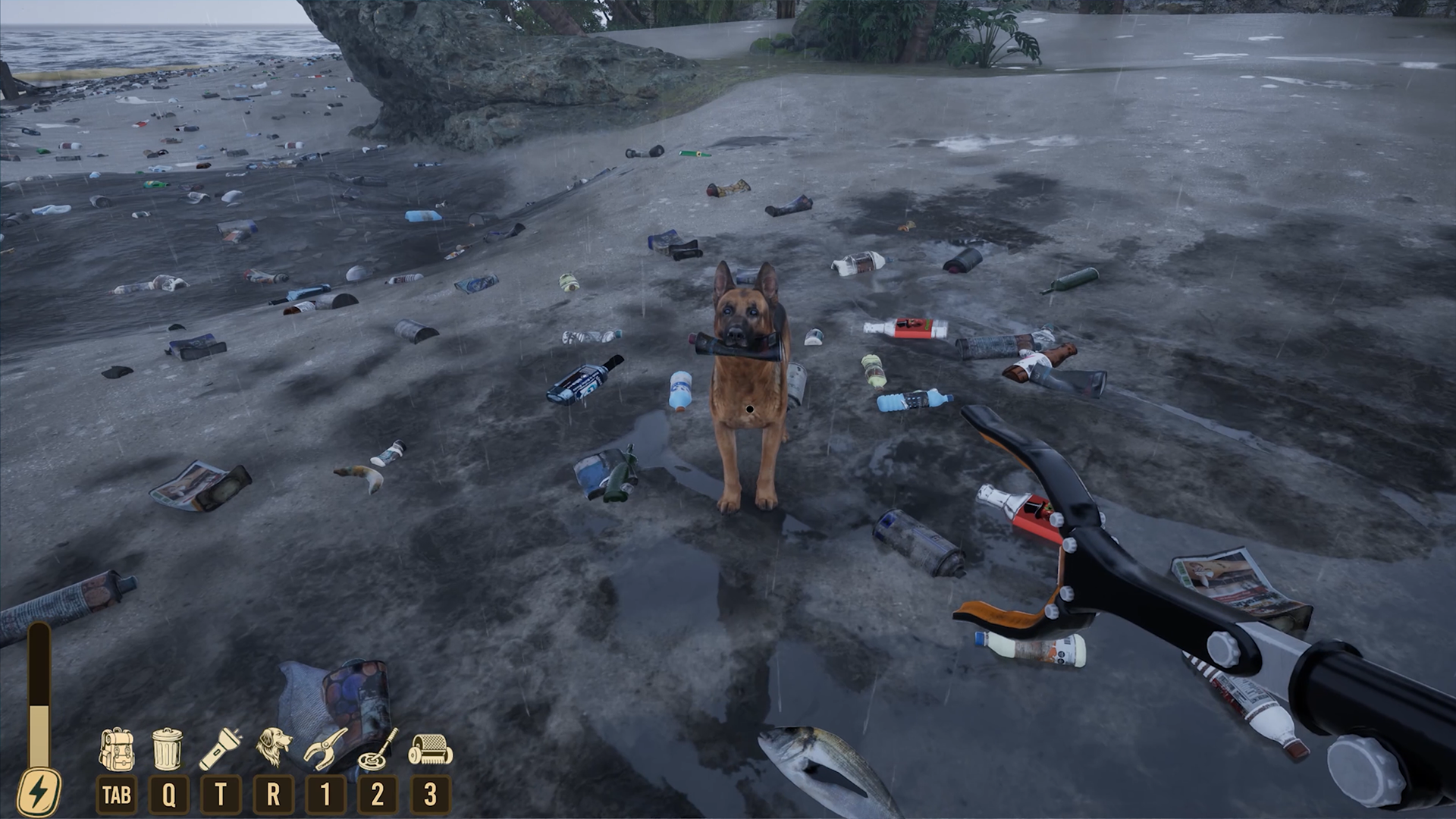Choose the metal detector tool
Image resolution: width=1456 pixels, height=819 pixels.
coord(378,748)
